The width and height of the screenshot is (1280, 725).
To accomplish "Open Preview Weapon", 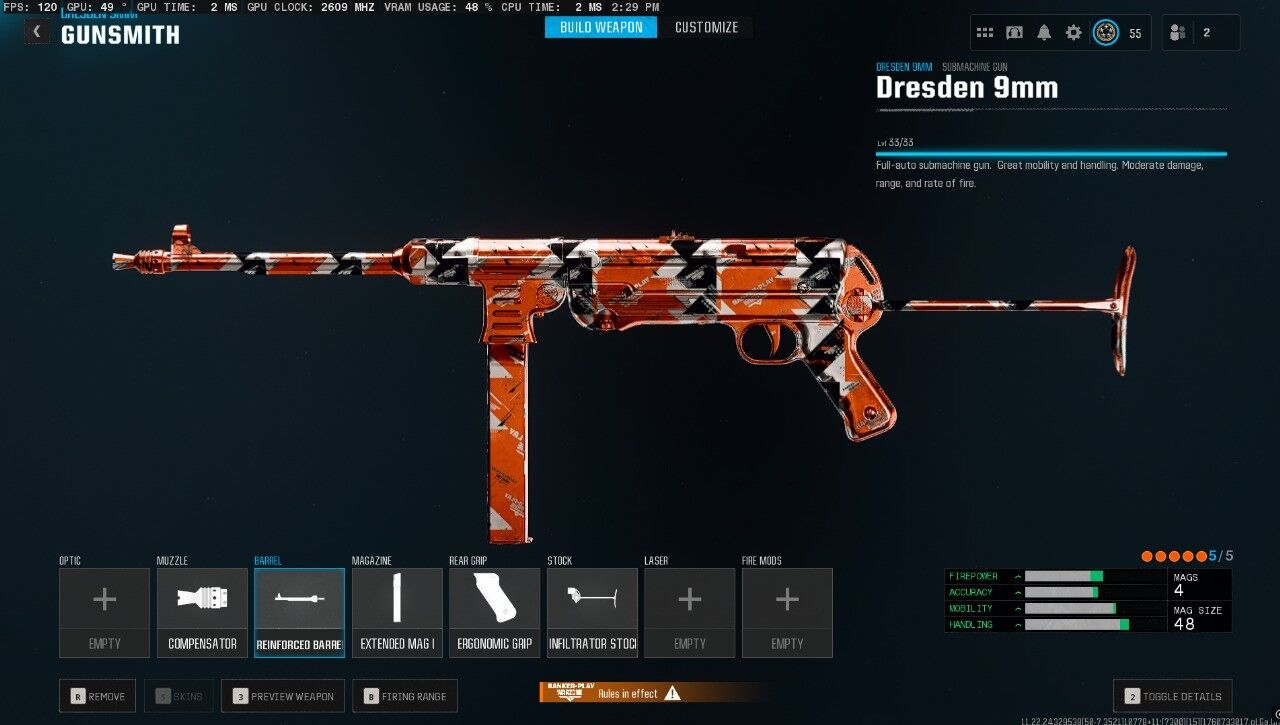I will click(x=283, y=696).
